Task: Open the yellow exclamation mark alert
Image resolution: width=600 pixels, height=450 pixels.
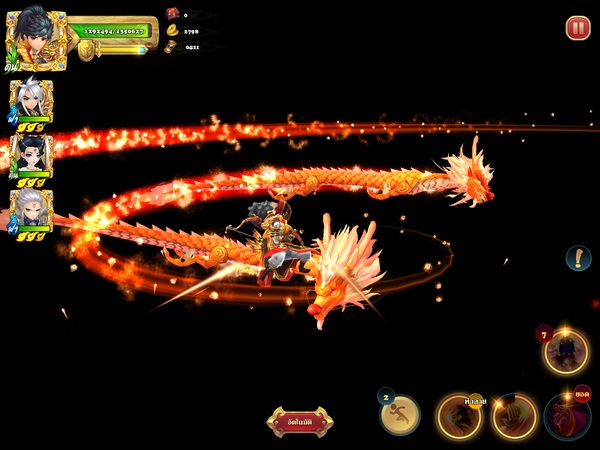Action: click(x=578, y=258)
